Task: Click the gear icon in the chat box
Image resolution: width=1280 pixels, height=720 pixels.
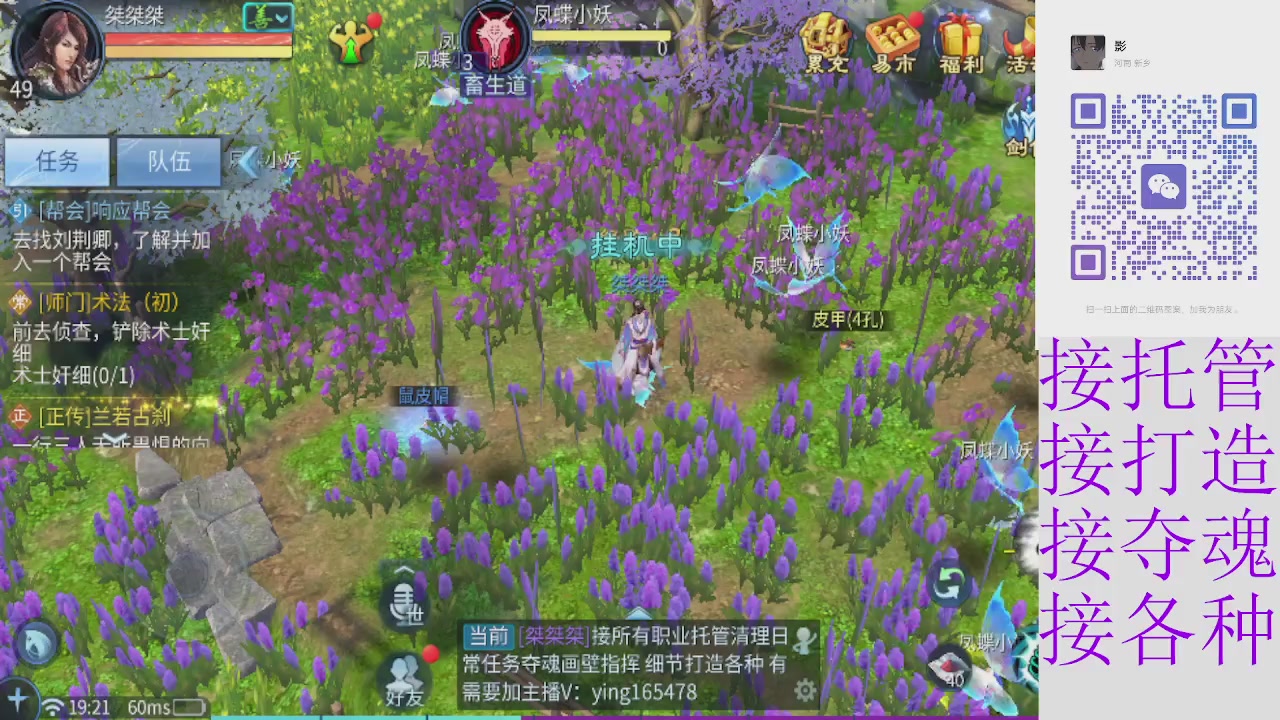Action: [x=806, y=690]
